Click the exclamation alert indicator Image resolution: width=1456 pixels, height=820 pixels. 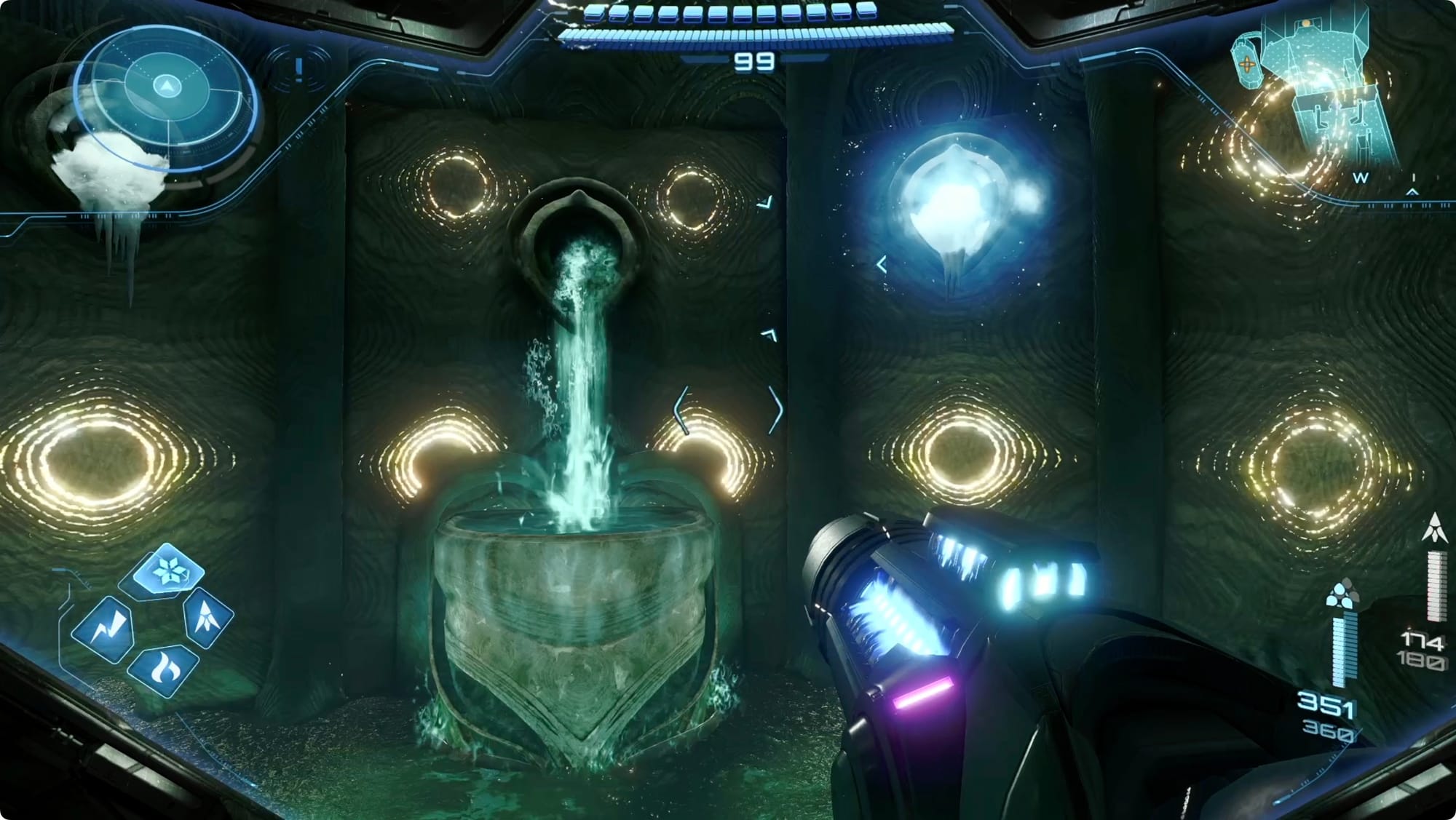tap(298, 70)
